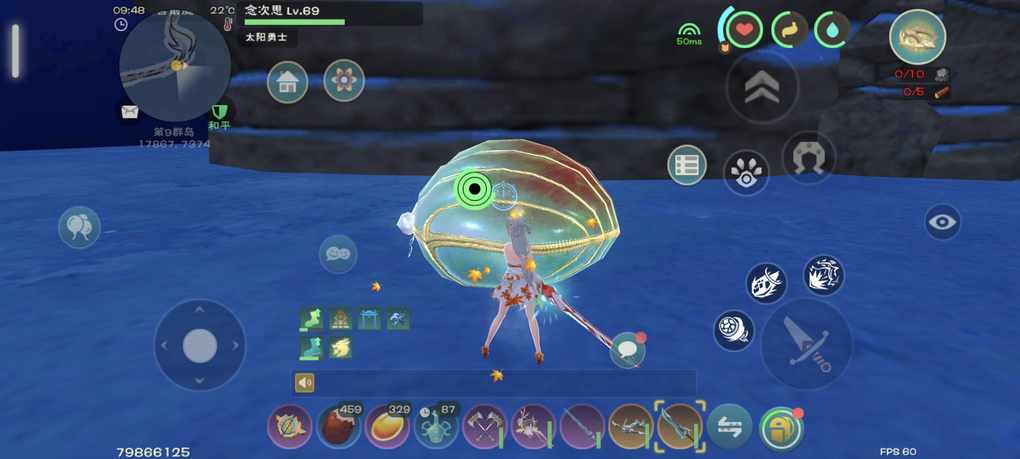Open the balloons emote button
Image resolution: width=1020 pixels, height=459 pixels.
pos(79,227)
